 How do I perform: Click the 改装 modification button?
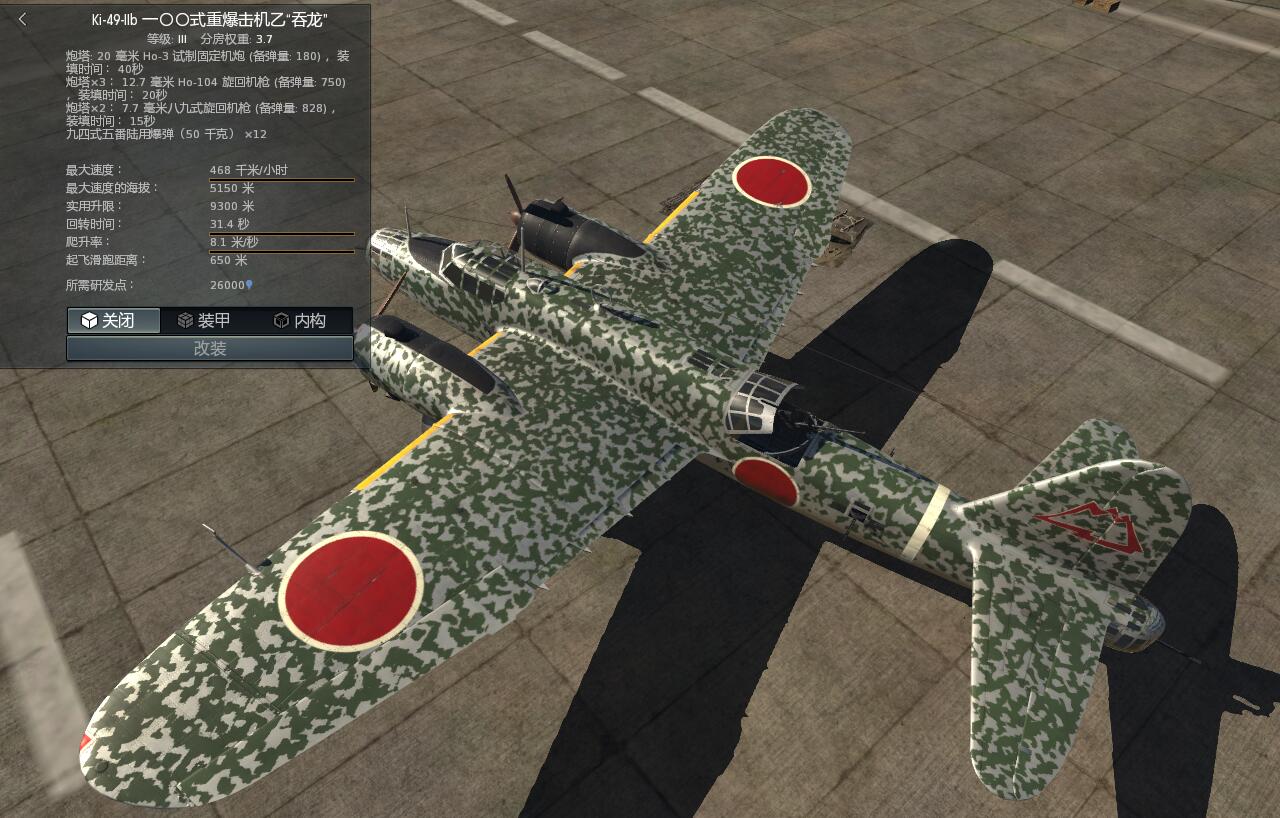click(208, 348)
